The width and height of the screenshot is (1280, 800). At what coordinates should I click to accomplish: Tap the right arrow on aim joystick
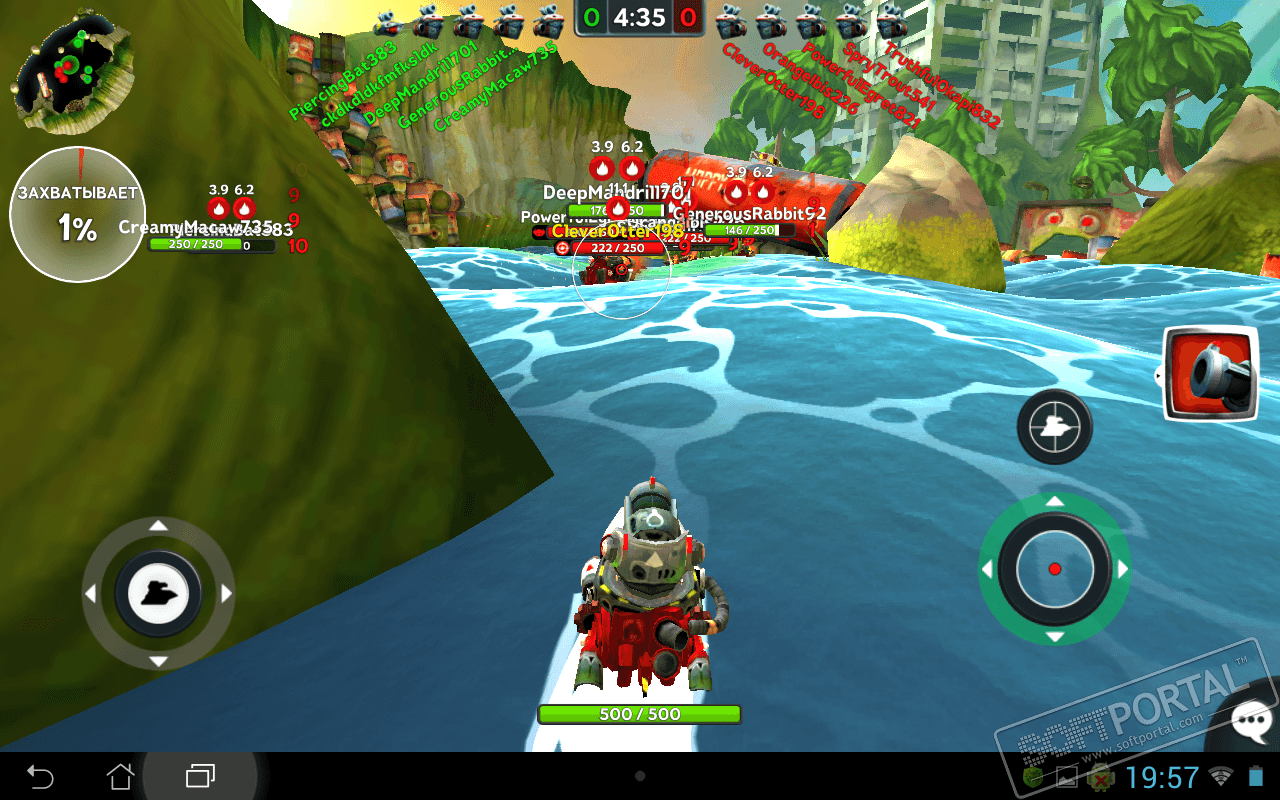[1122, 569]
